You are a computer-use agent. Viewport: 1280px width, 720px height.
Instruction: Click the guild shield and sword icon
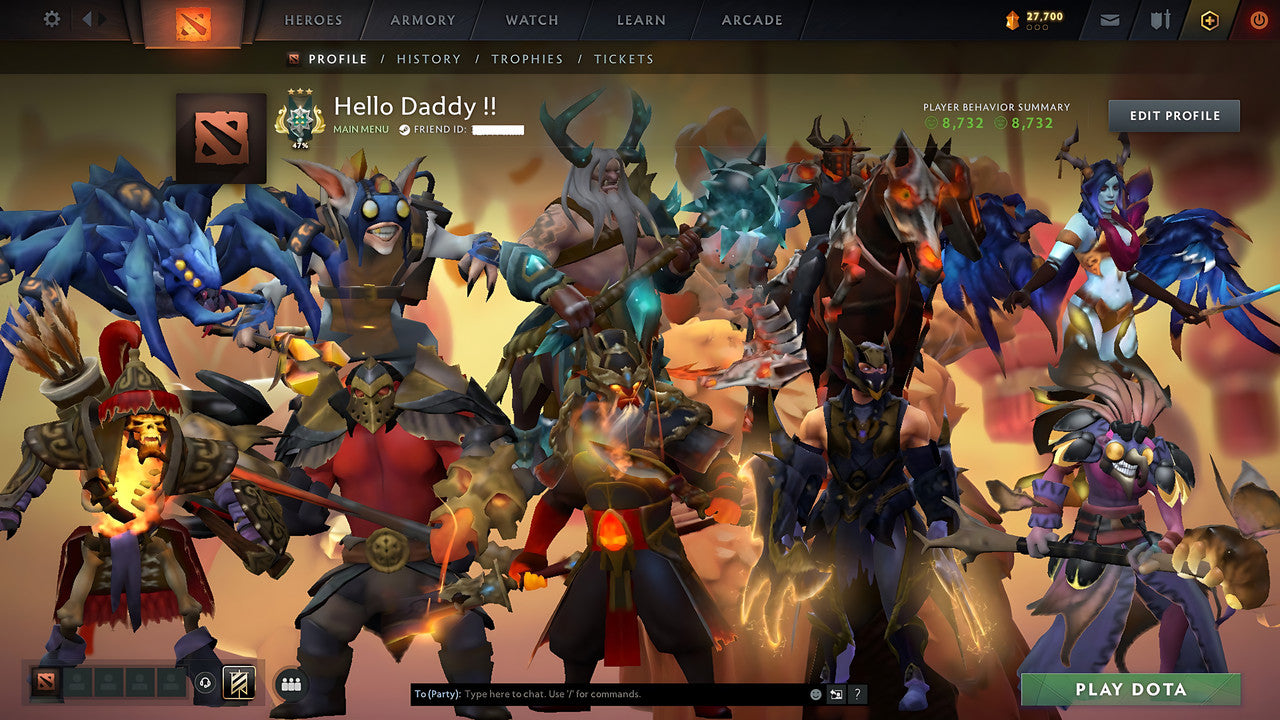point(1158,19)
